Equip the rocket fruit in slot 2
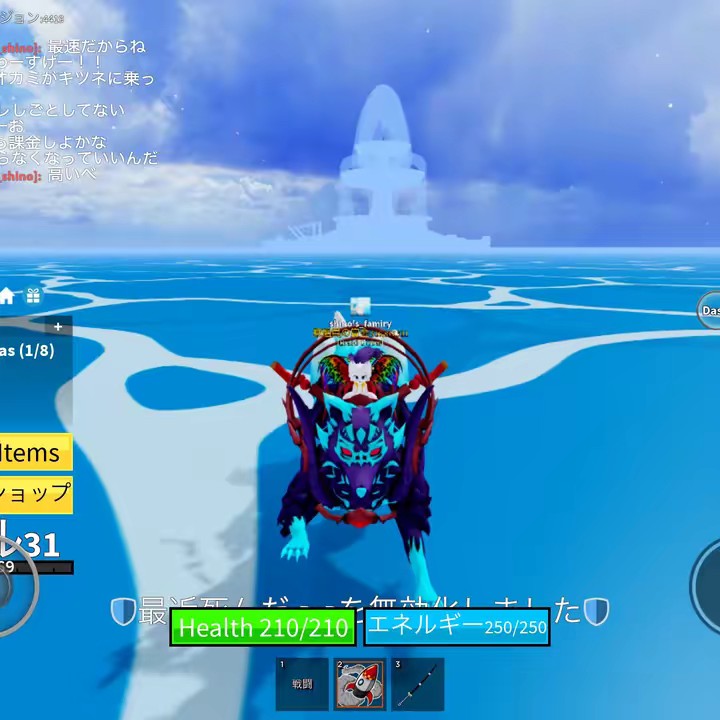The width and height of the screenshot is (720, 720). point(359,684)
